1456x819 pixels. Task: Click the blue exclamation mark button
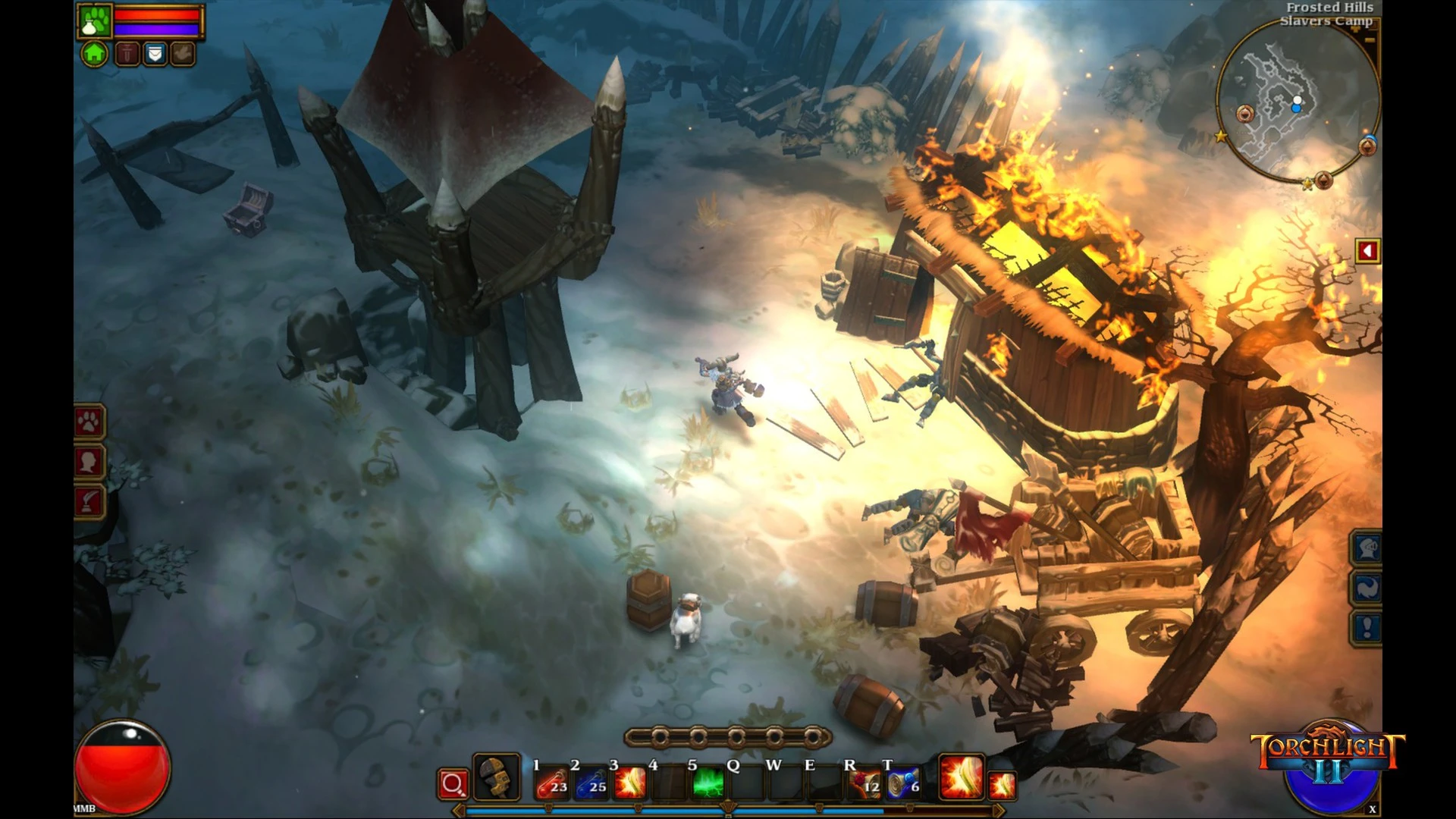click(x=1368, y=627)
